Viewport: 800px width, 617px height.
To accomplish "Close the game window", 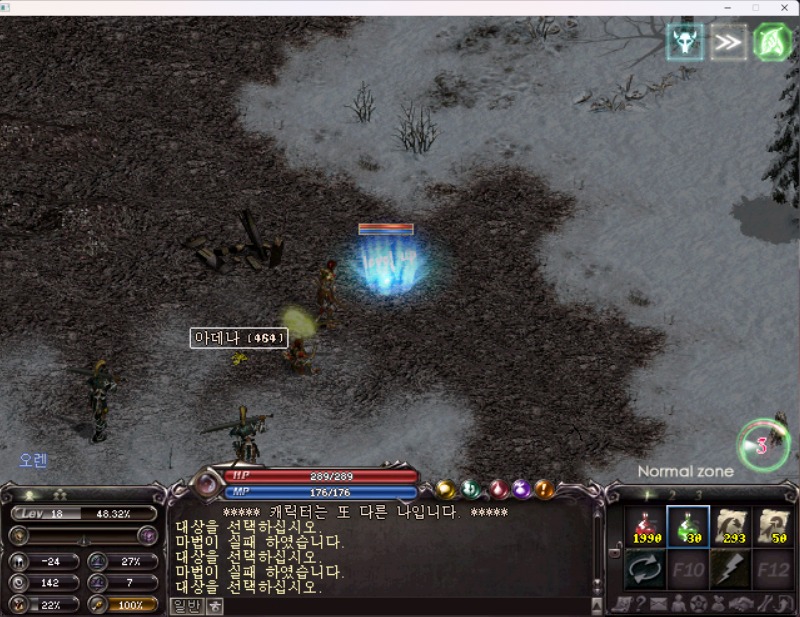I will pos(783,7).
